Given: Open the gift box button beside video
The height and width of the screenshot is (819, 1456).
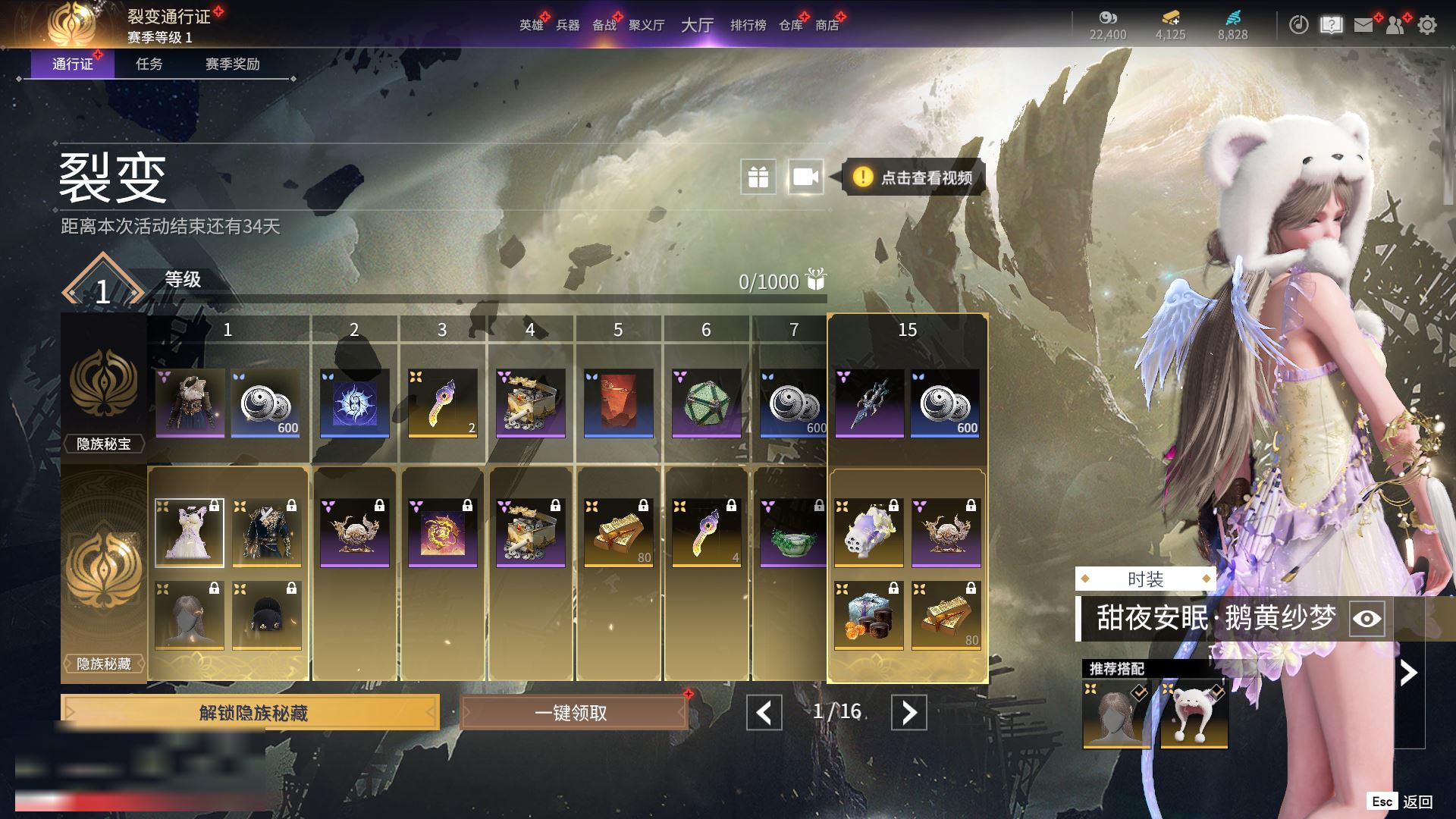Looking at the screenshot, I should click(758, 177).
